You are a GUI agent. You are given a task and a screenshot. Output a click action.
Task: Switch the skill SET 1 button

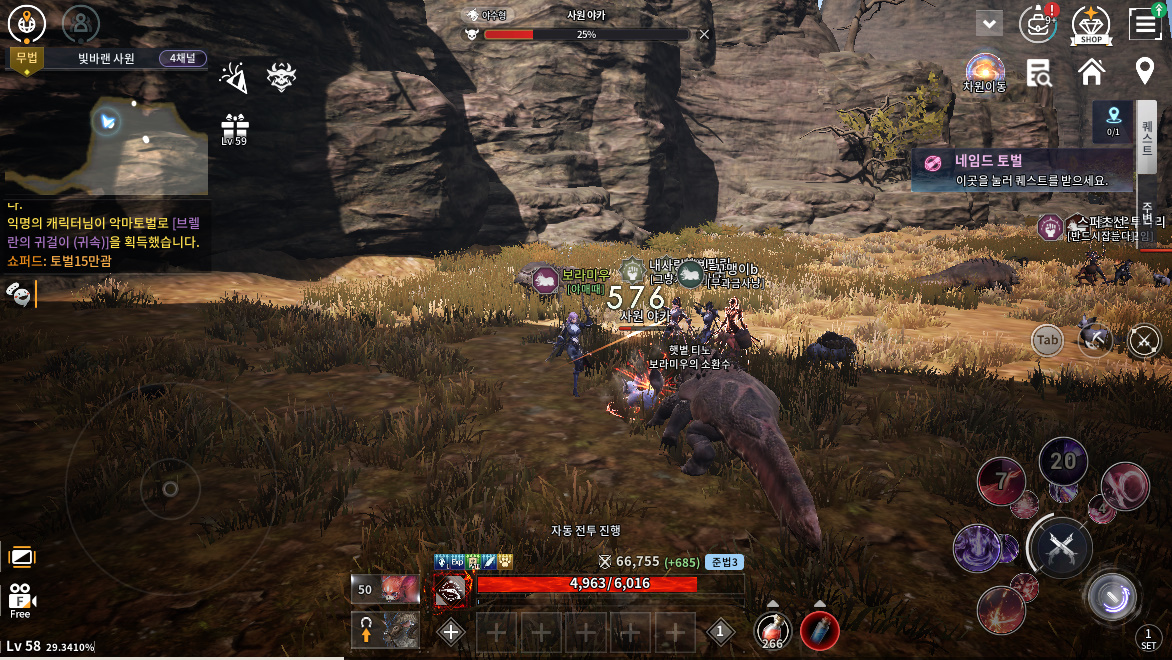[x=1148, y=638]
